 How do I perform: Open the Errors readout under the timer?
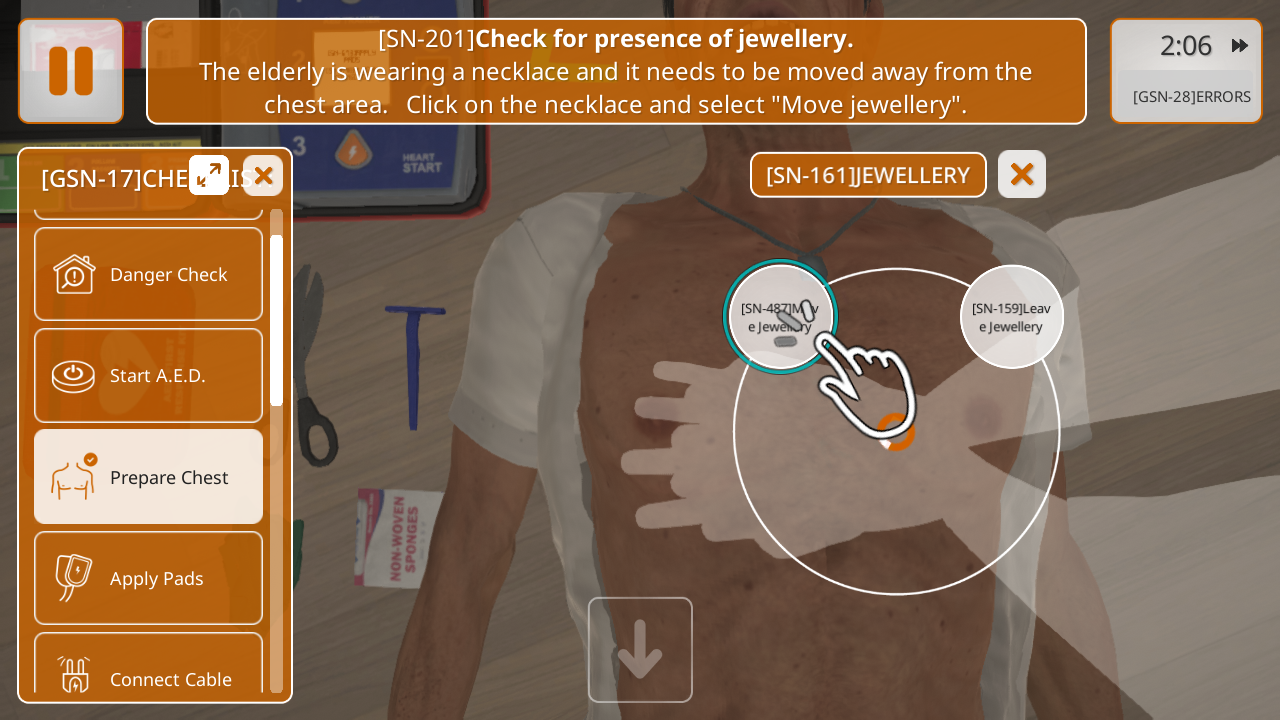pyautogui.click(x=1191, y=97)
